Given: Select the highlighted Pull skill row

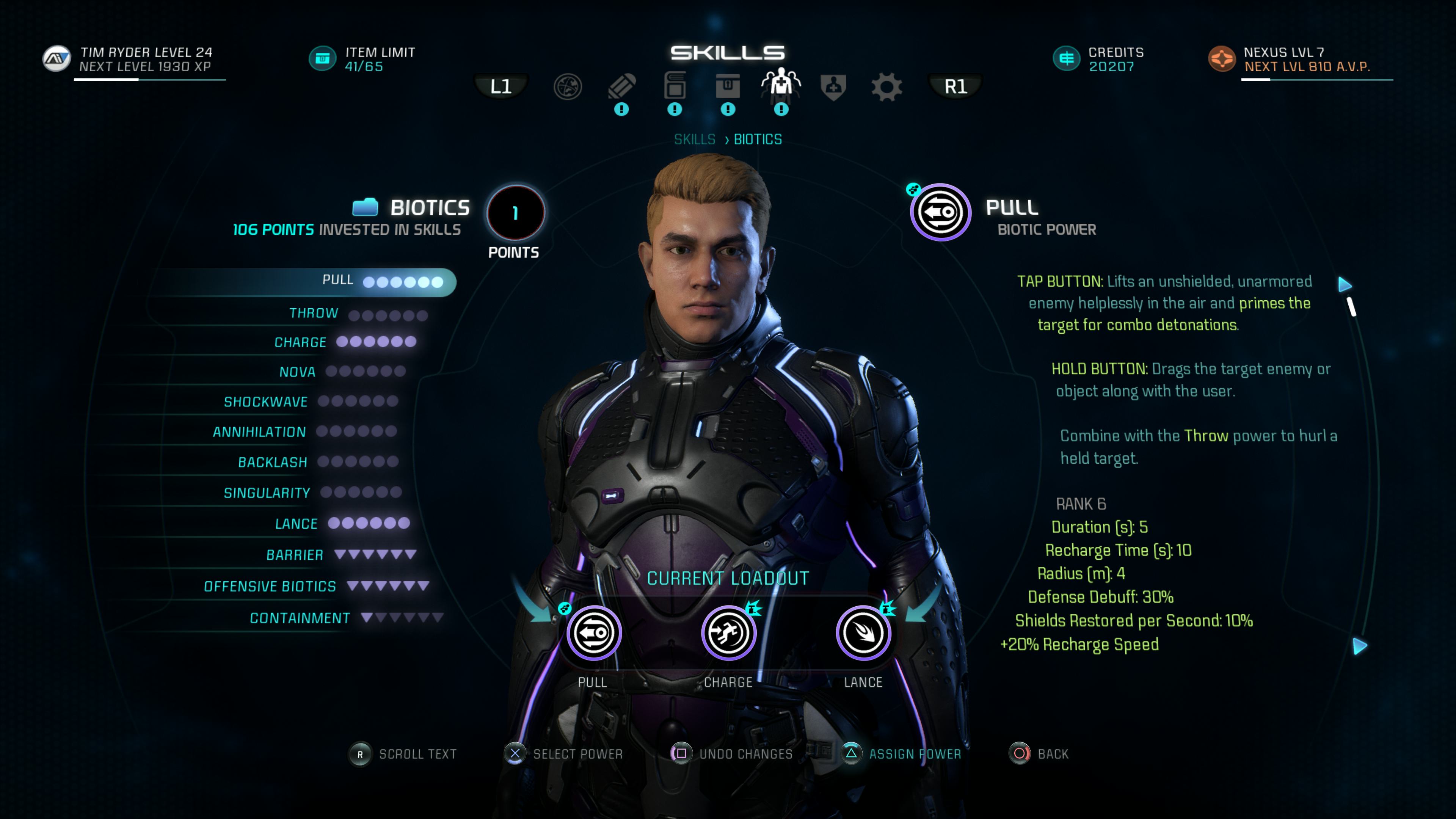Looking at the screenshot, I should [x=338, y=281].
